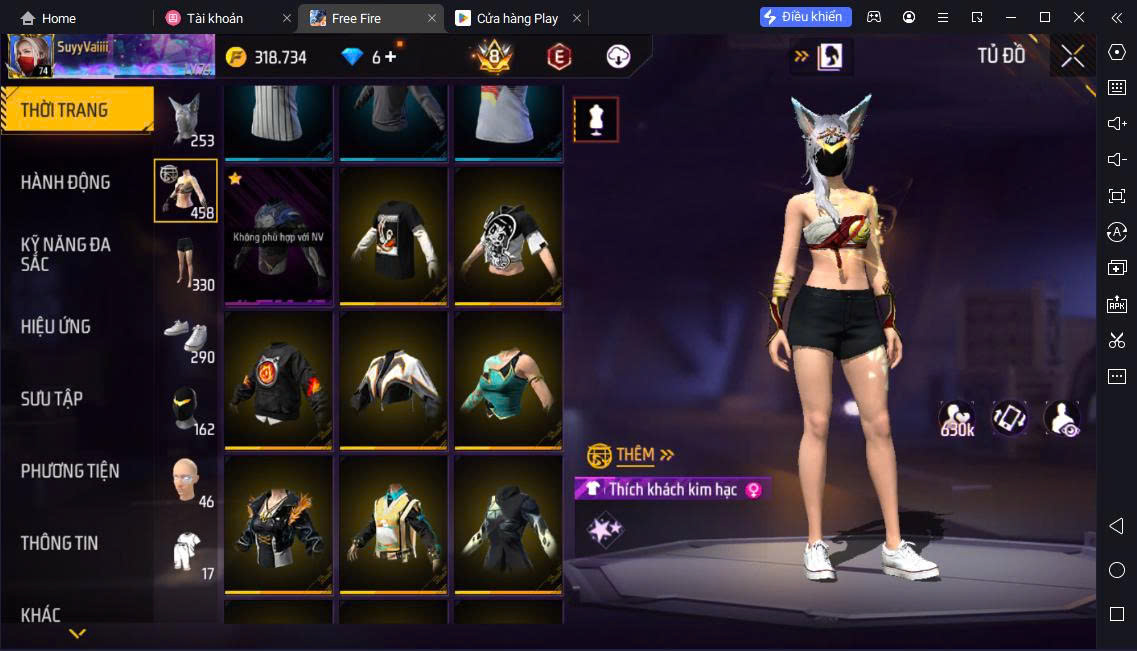
Task: Select the KỸ NĂNG ĐA SẮC category
Action: (x=66, y=254)
